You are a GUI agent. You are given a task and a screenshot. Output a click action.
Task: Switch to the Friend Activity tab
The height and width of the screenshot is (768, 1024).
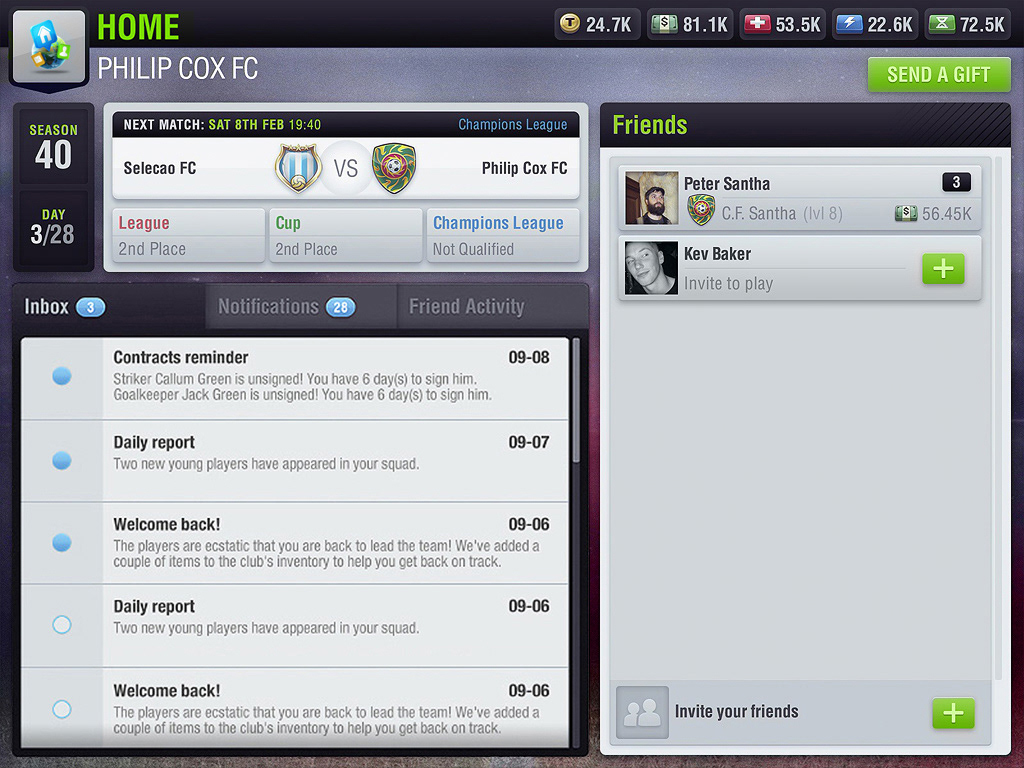pos(466,307)
